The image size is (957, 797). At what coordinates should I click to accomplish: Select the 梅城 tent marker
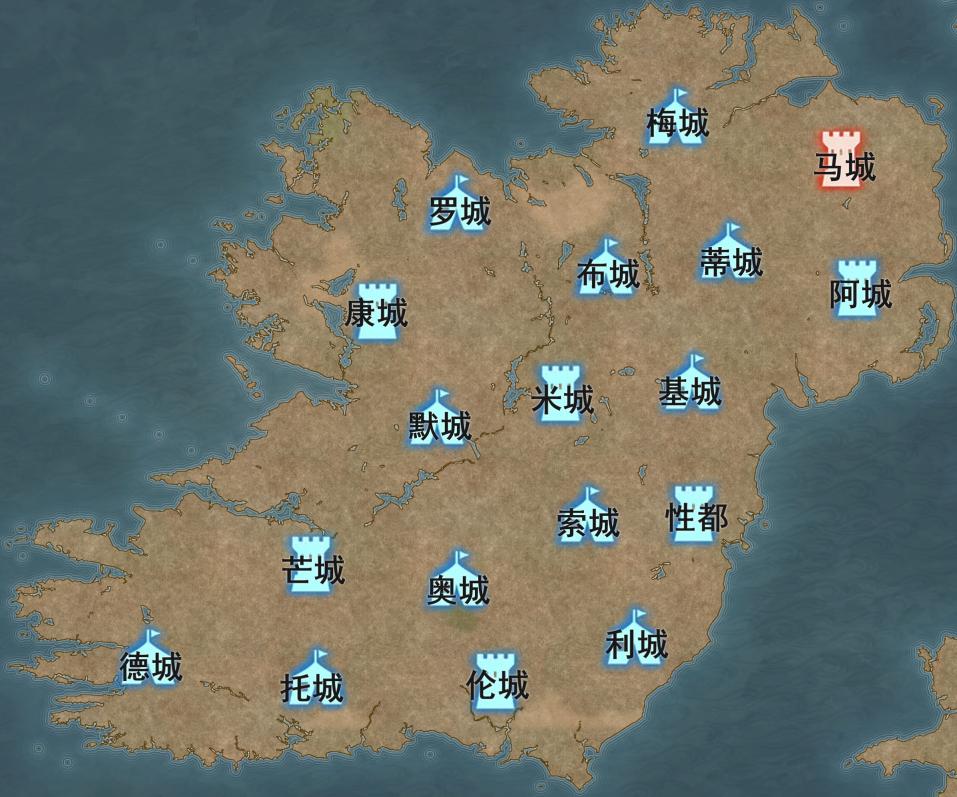pos(676,116)
